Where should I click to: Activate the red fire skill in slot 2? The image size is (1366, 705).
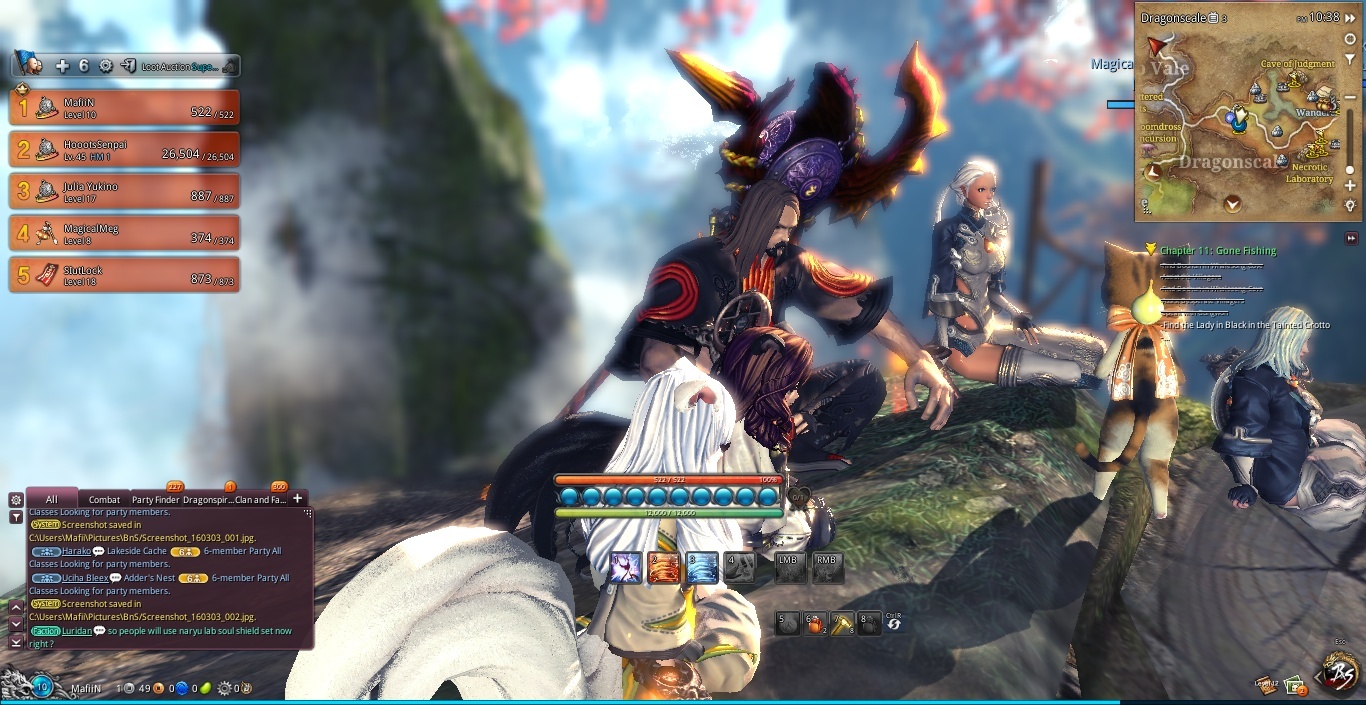point(663,568)
